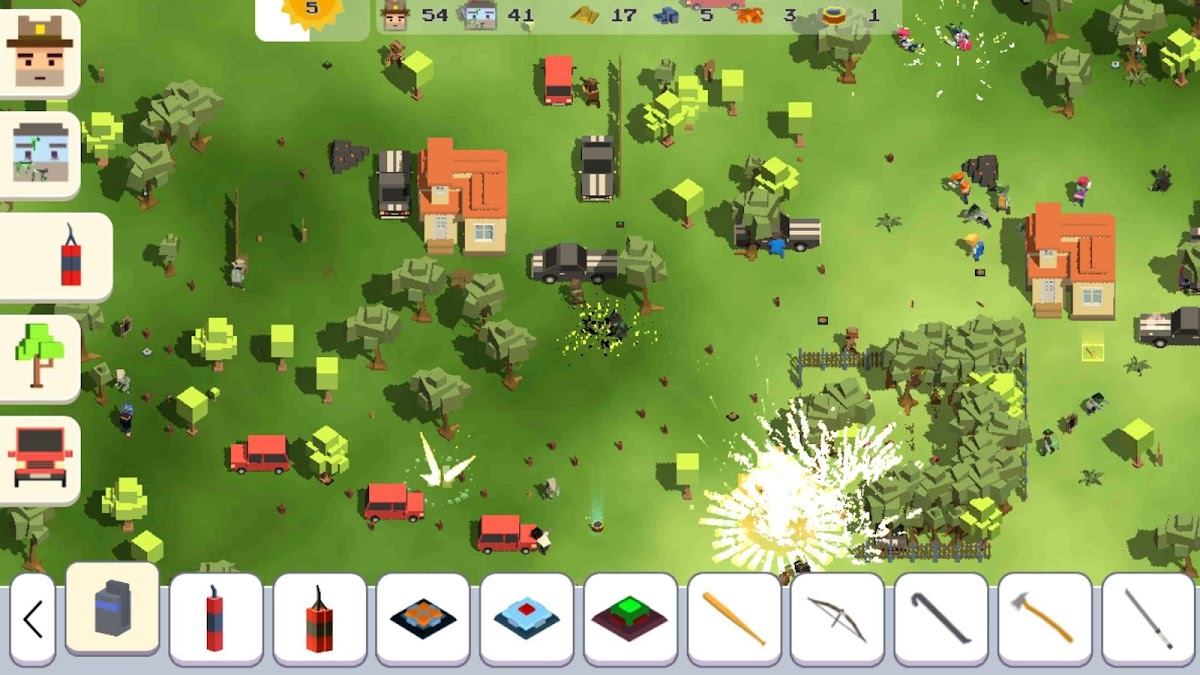
Task: Select the dynamite bundle in the bottom bar
Action: pyautogui.click(x=319, y=619)
